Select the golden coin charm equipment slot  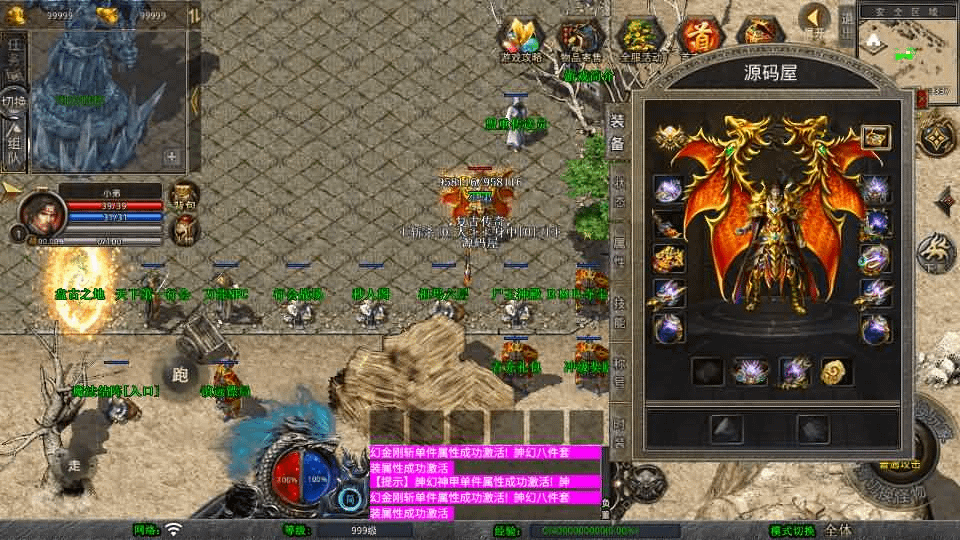point(836,372)
